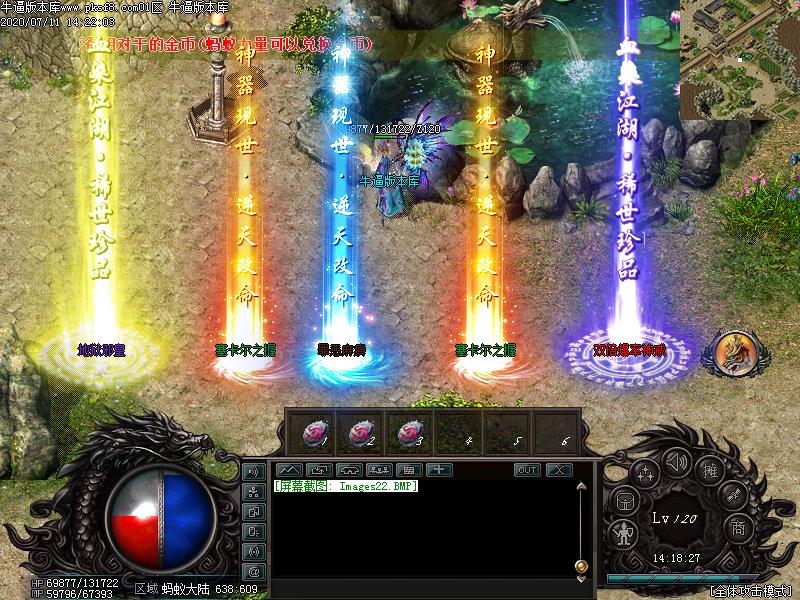The image size is (800, 600).
Task: Use the red gem in hotbar slot 2
Action: (x=363, y=433)
